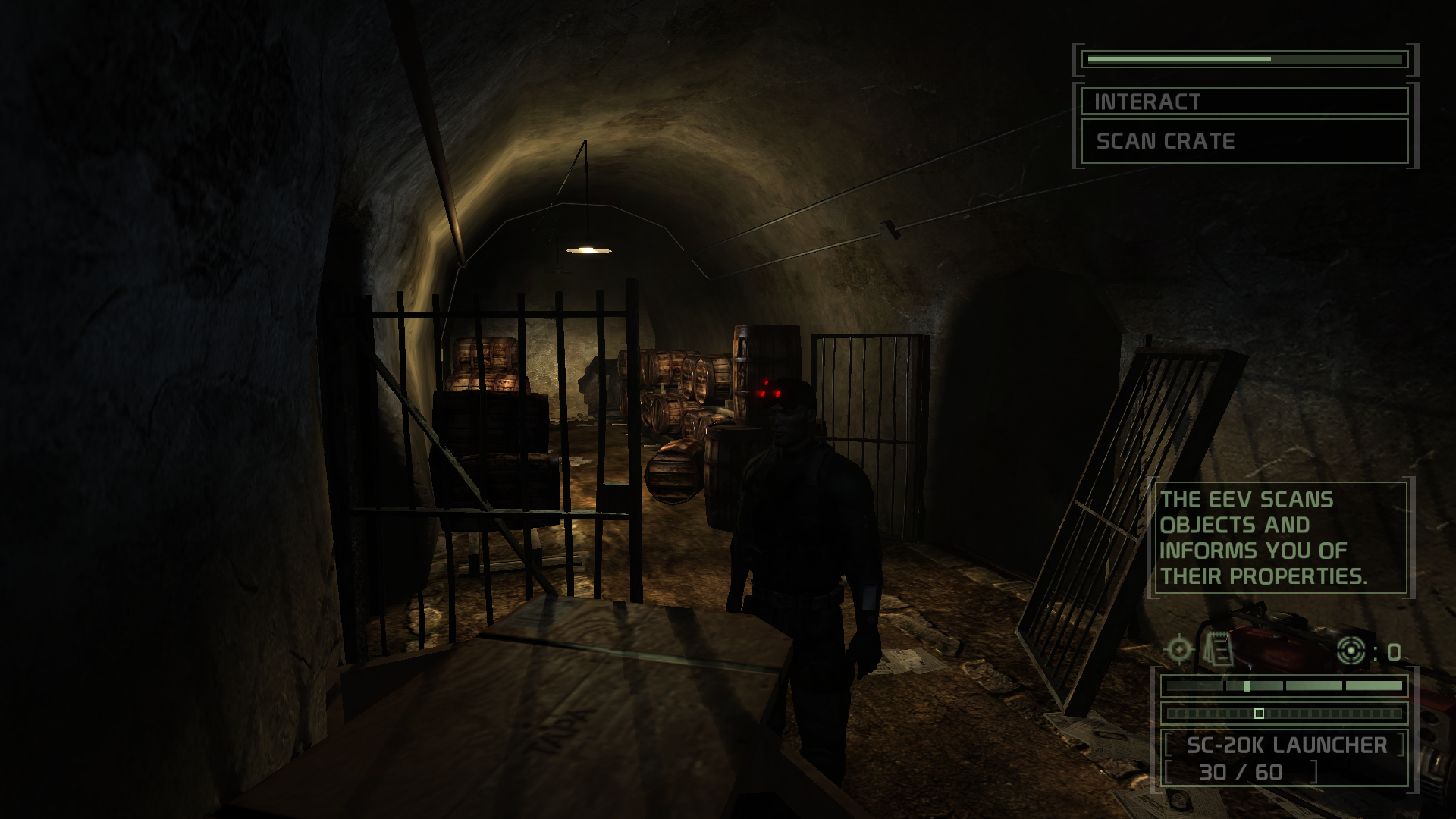Click the concentric-rings alarm counter icon

[x=1351, y=651]
